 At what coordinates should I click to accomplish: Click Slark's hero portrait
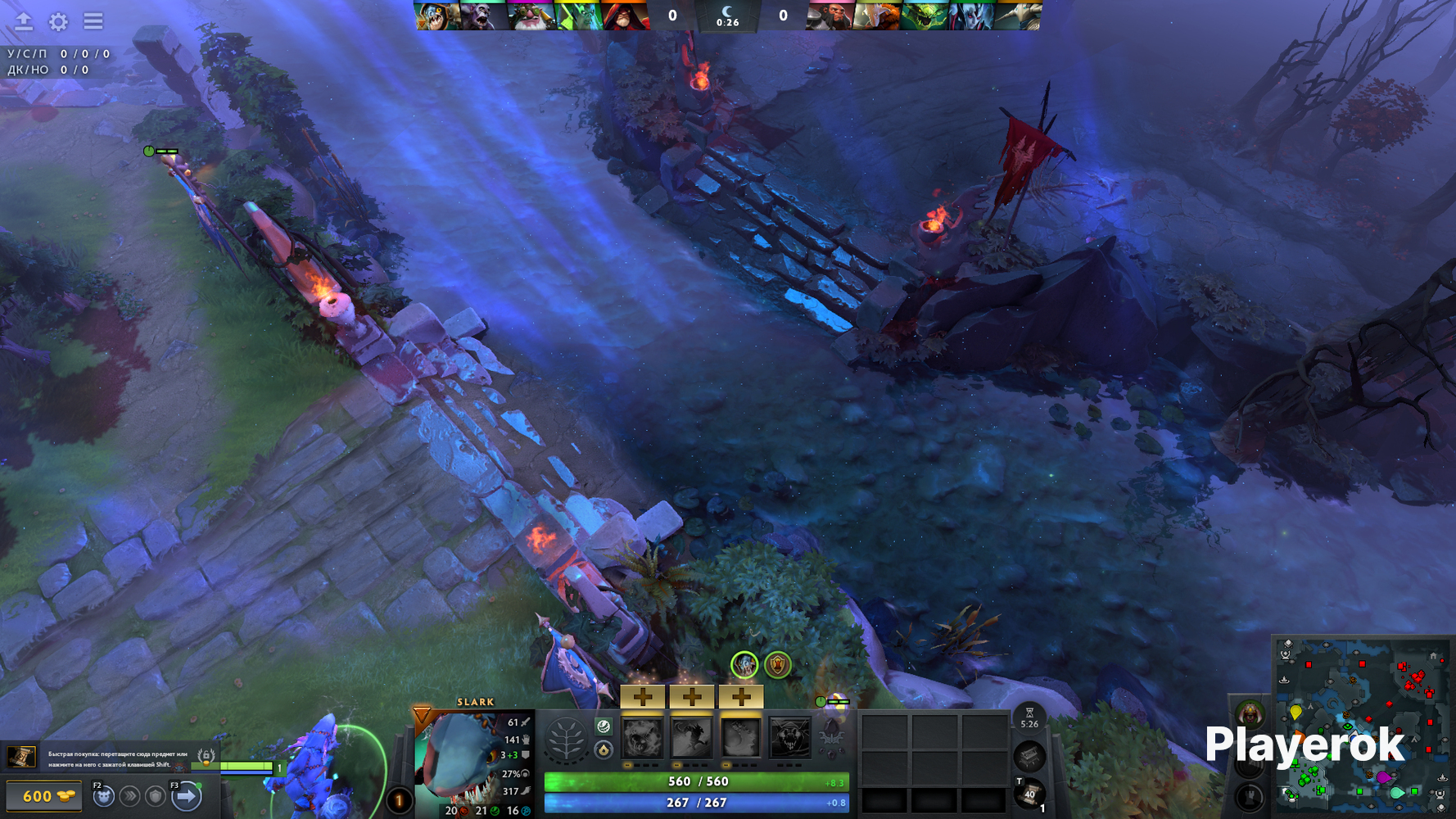[459, 759]
